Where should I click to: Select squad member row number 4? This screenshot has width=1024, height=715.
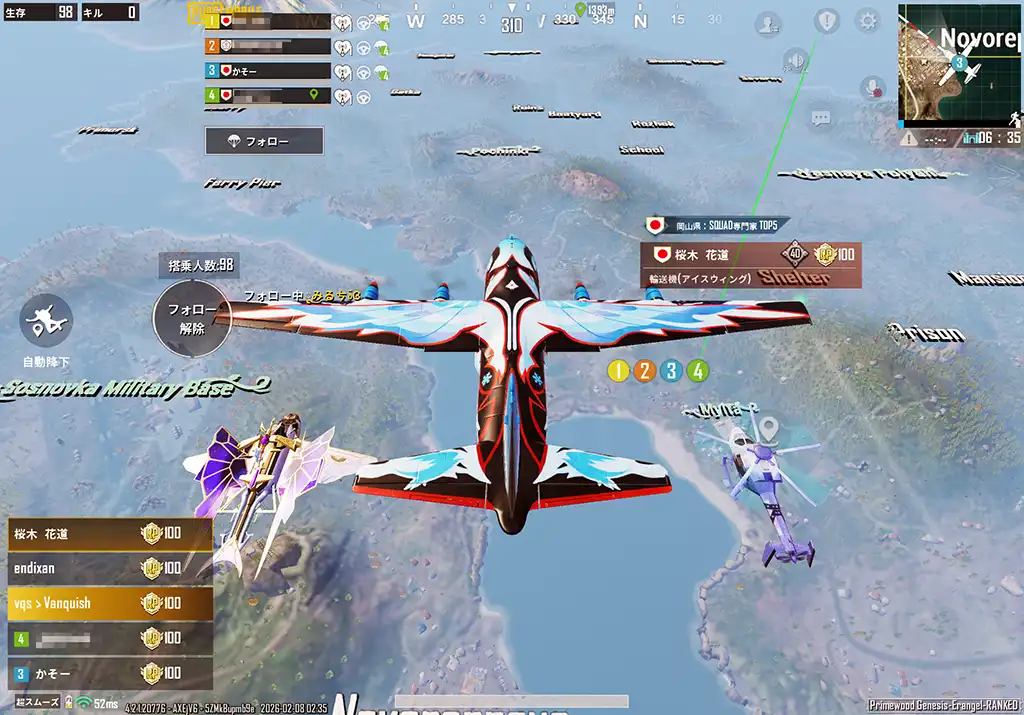point(268,96)
